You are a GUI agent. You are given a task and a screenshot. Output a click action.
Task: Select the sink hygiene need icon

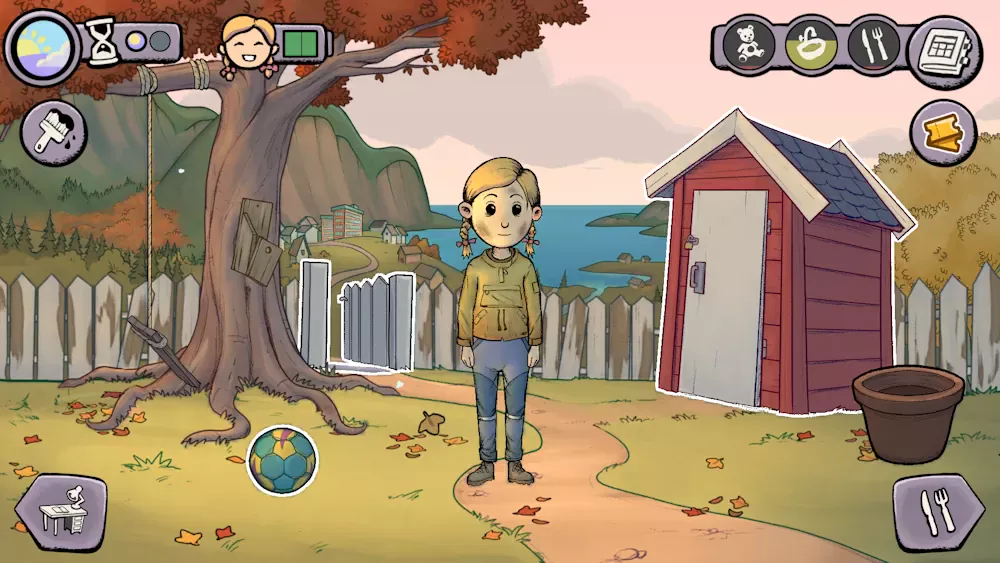coord(811,45)
